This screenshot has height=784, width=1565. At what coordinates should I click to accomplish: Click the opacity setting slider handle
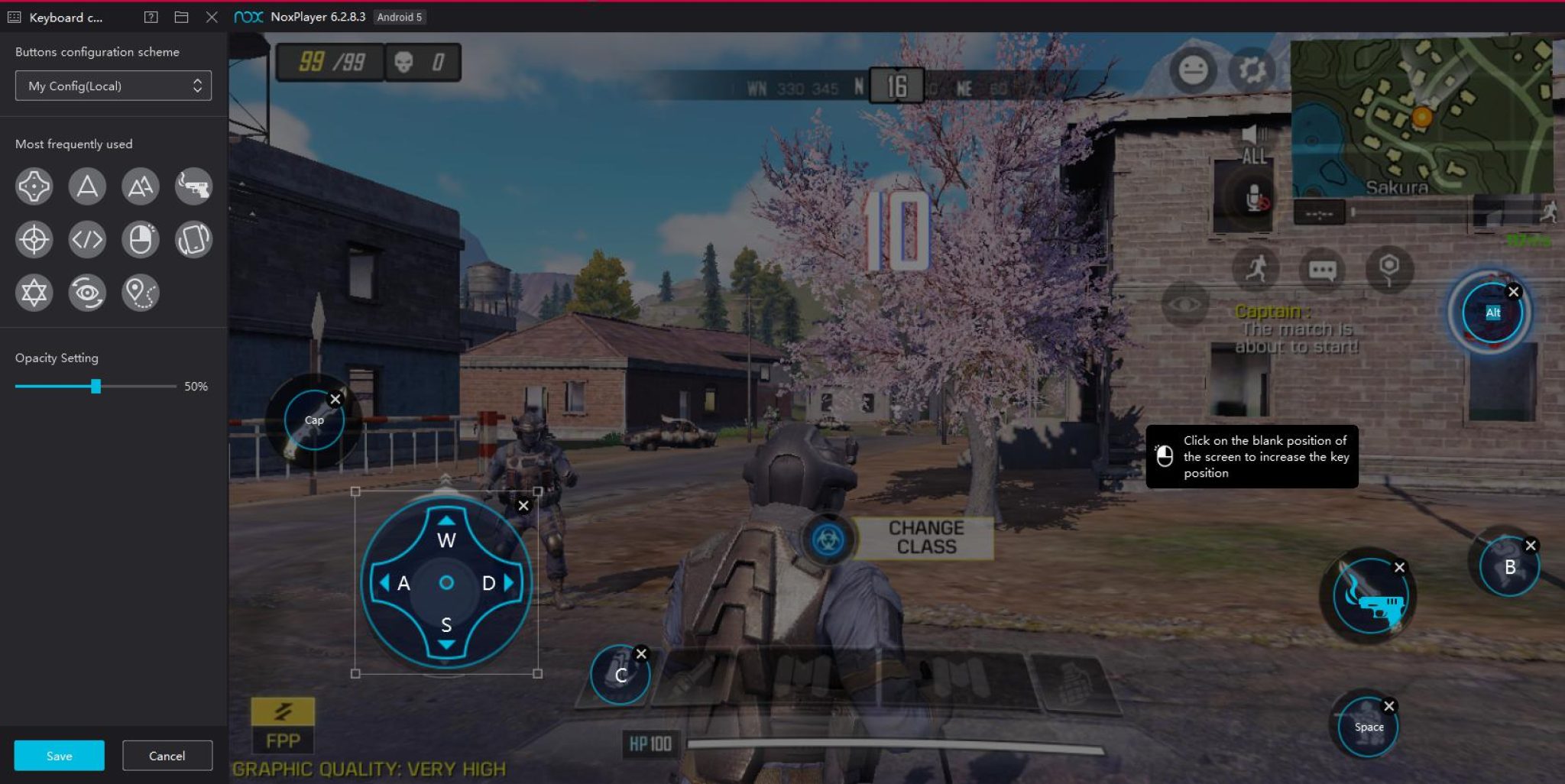tap(96, 387)
